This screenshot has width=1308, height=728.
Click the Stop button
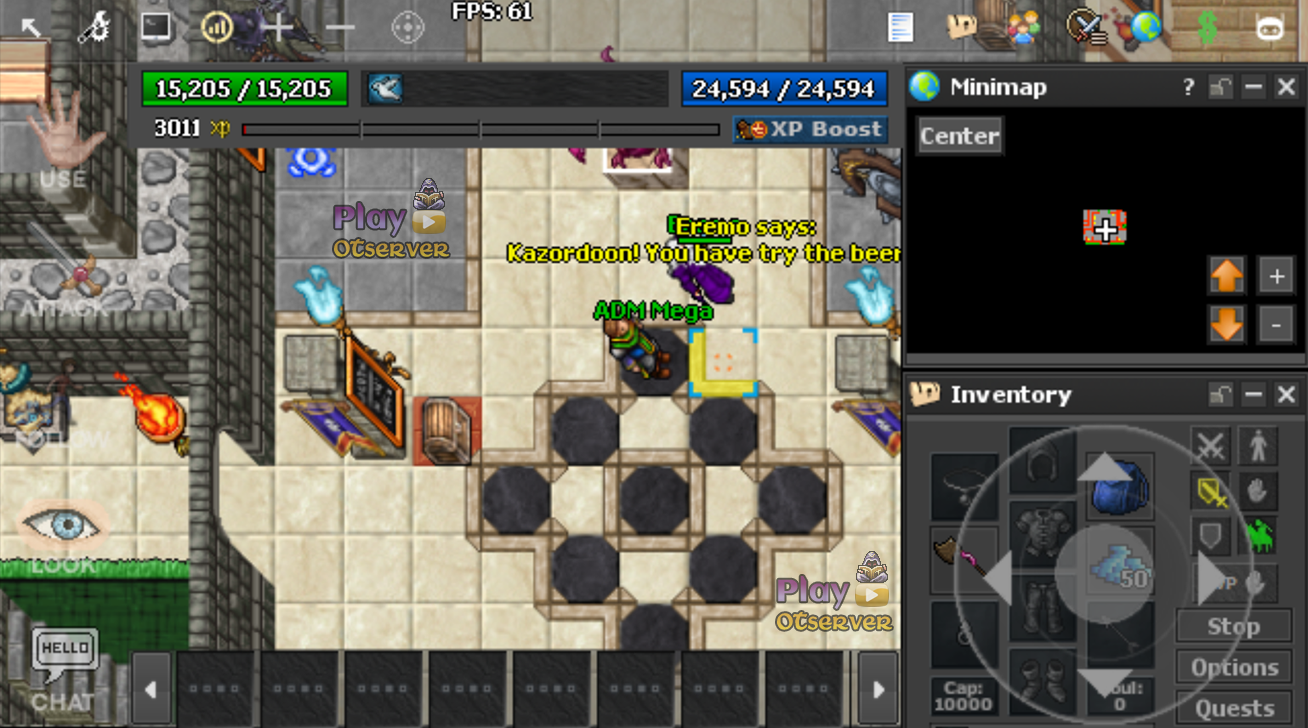pos(1233,627)
